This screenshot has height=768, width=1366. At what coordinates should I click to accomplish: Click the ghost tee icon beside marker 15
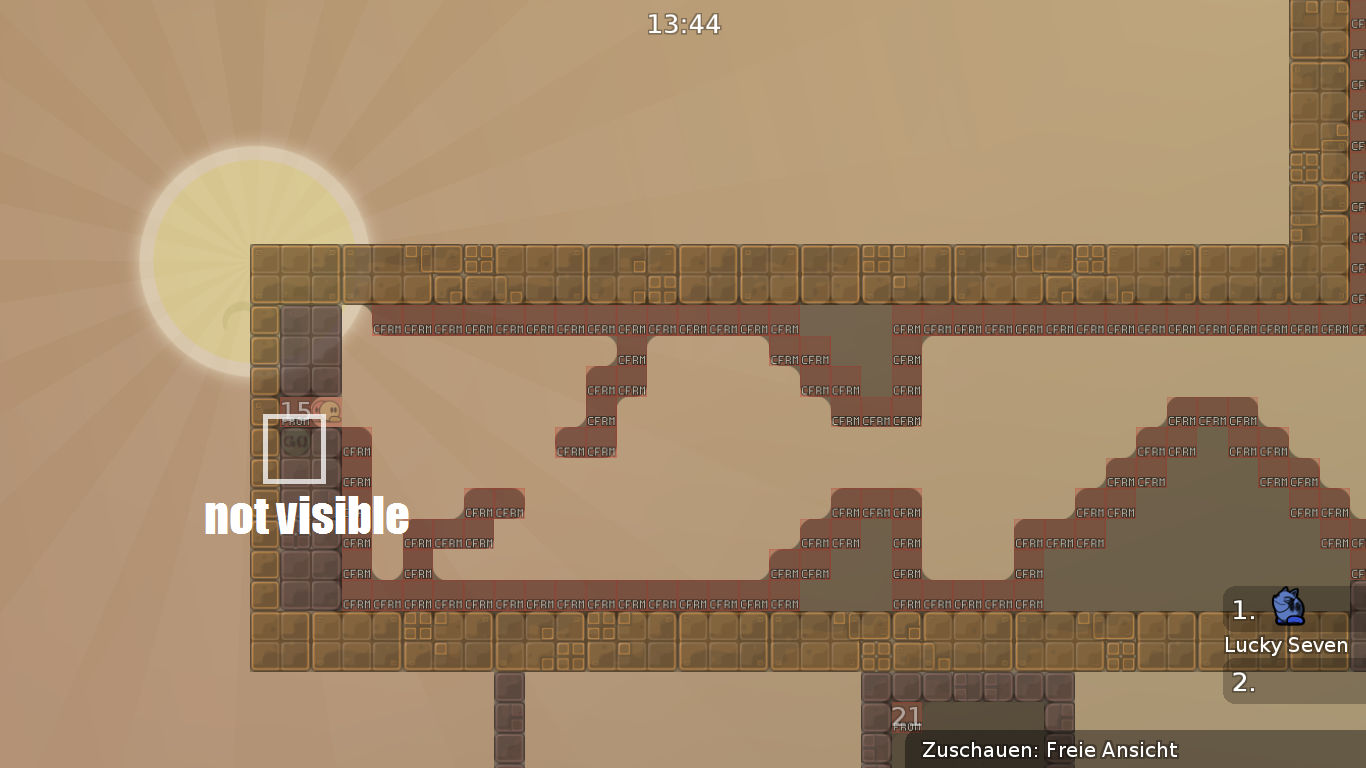(x=330, y=410)
